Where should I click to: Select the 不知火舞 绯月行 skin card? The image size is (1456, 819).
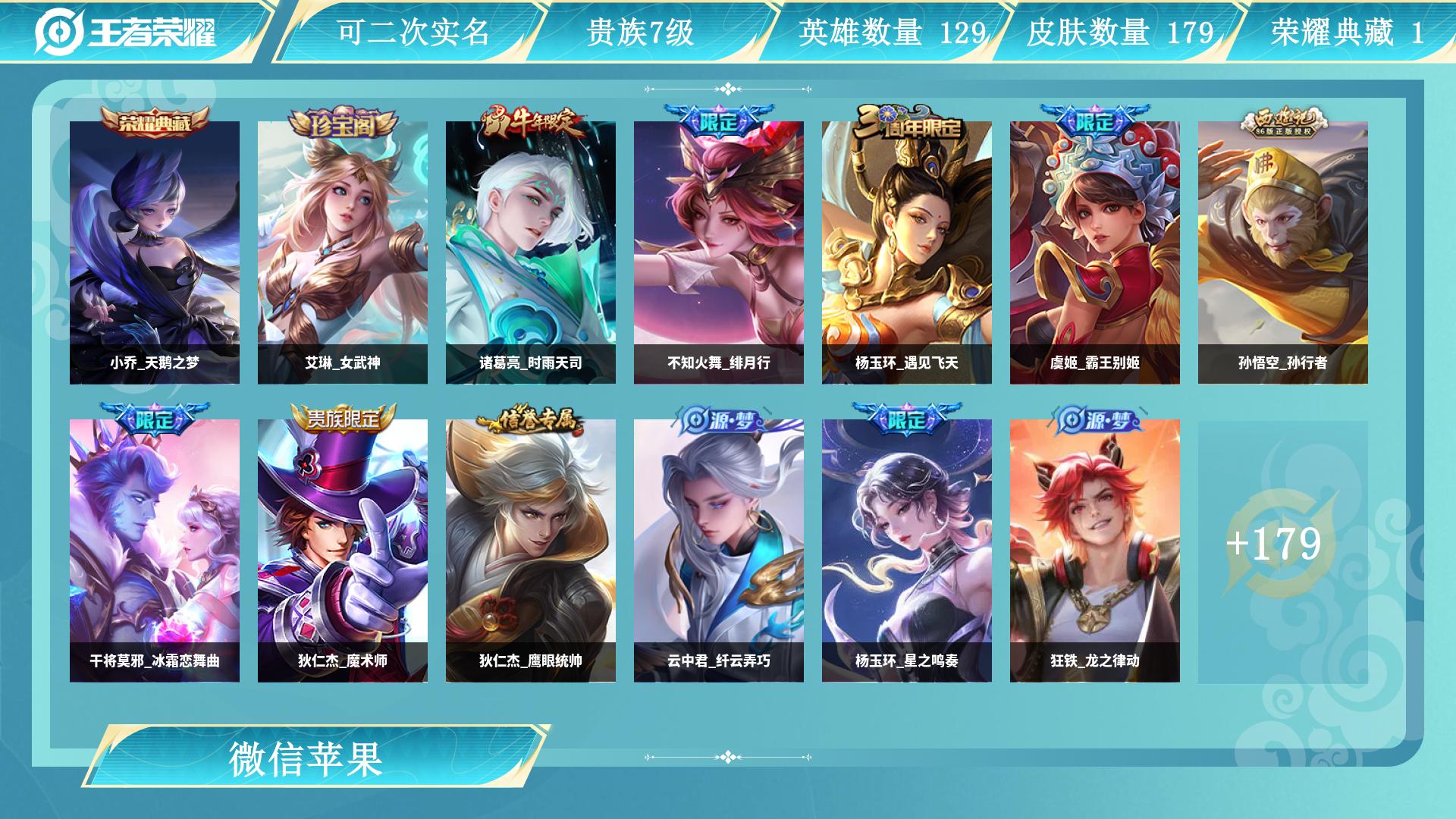click(x=719, y=253)
